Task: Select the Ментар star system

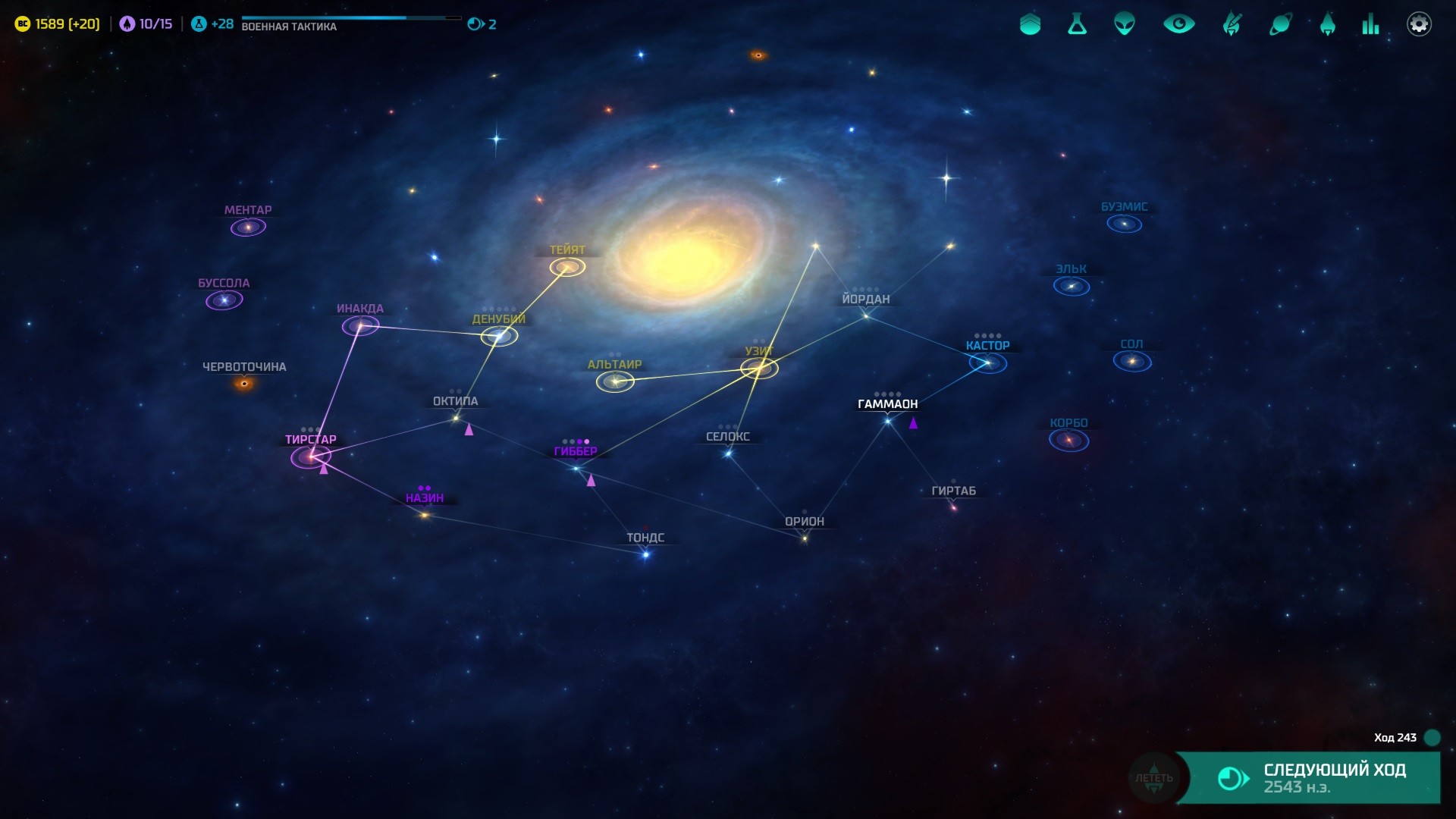Action: pyautogui.click(x=248, y=227)
